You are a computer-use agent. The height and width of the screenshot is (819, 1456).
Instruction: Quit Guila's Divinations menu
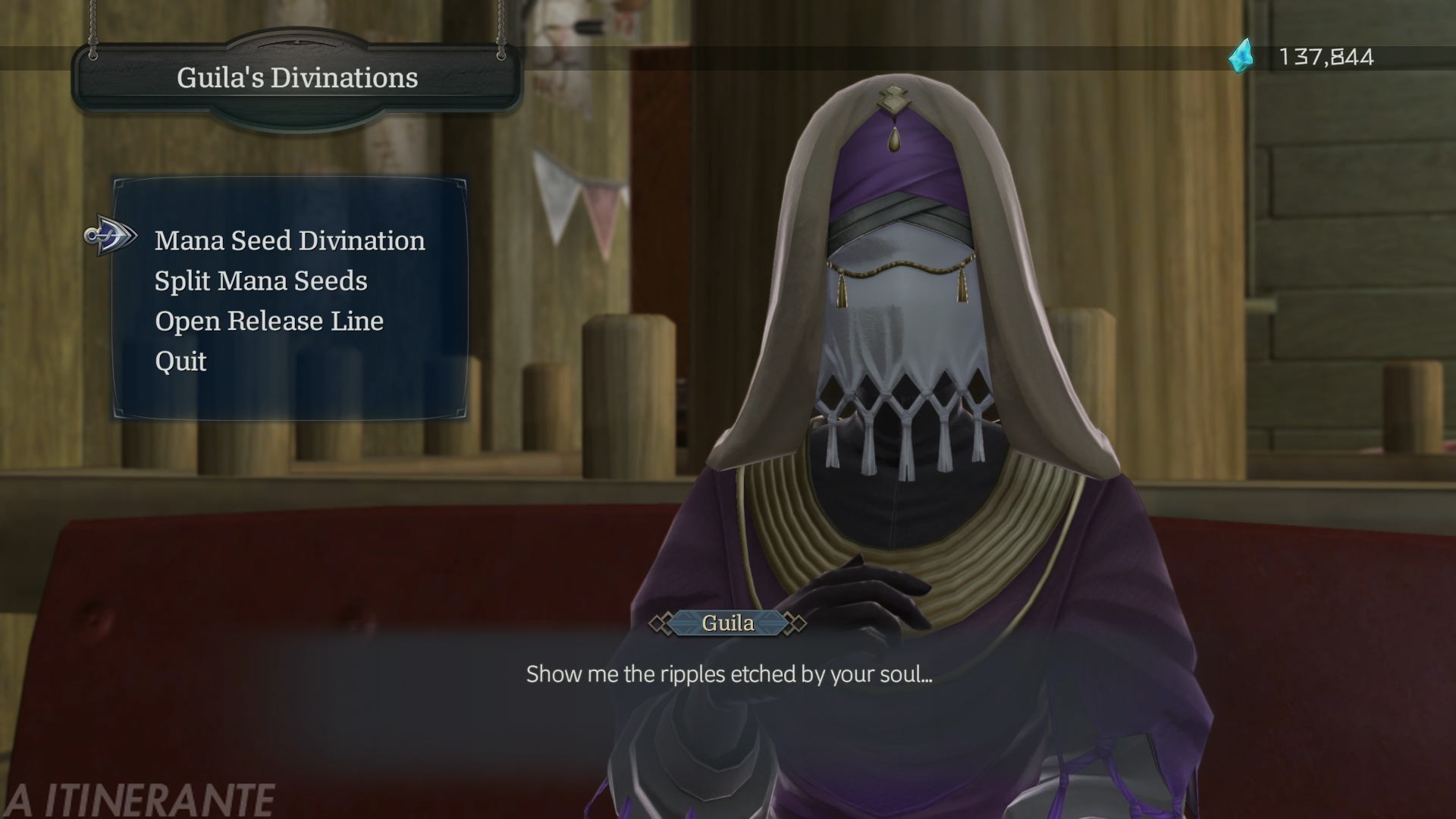coord(180,361)
